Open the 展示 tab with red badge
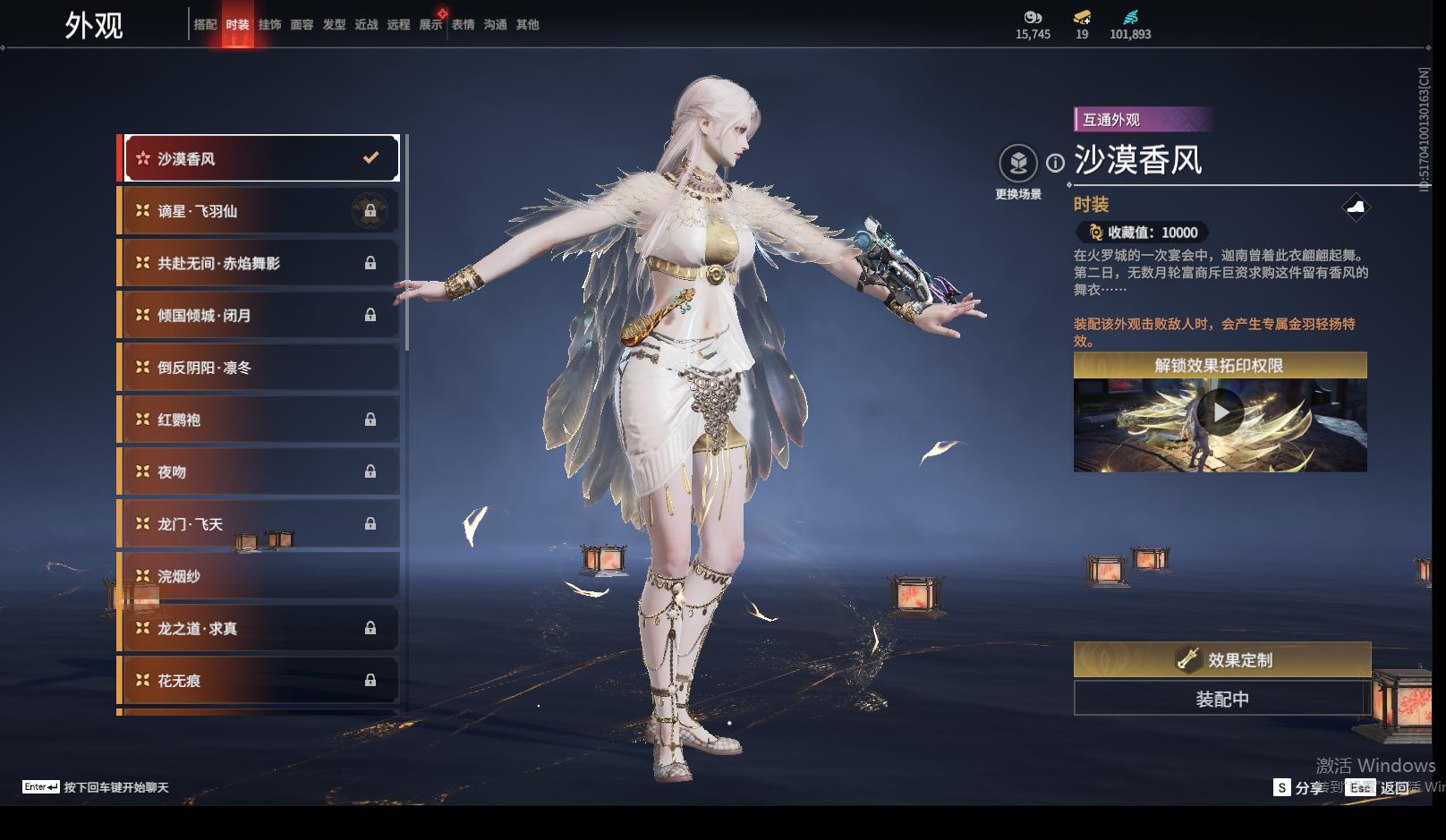This screenshot has width=1446, height=840. click(x=430, y=25)
